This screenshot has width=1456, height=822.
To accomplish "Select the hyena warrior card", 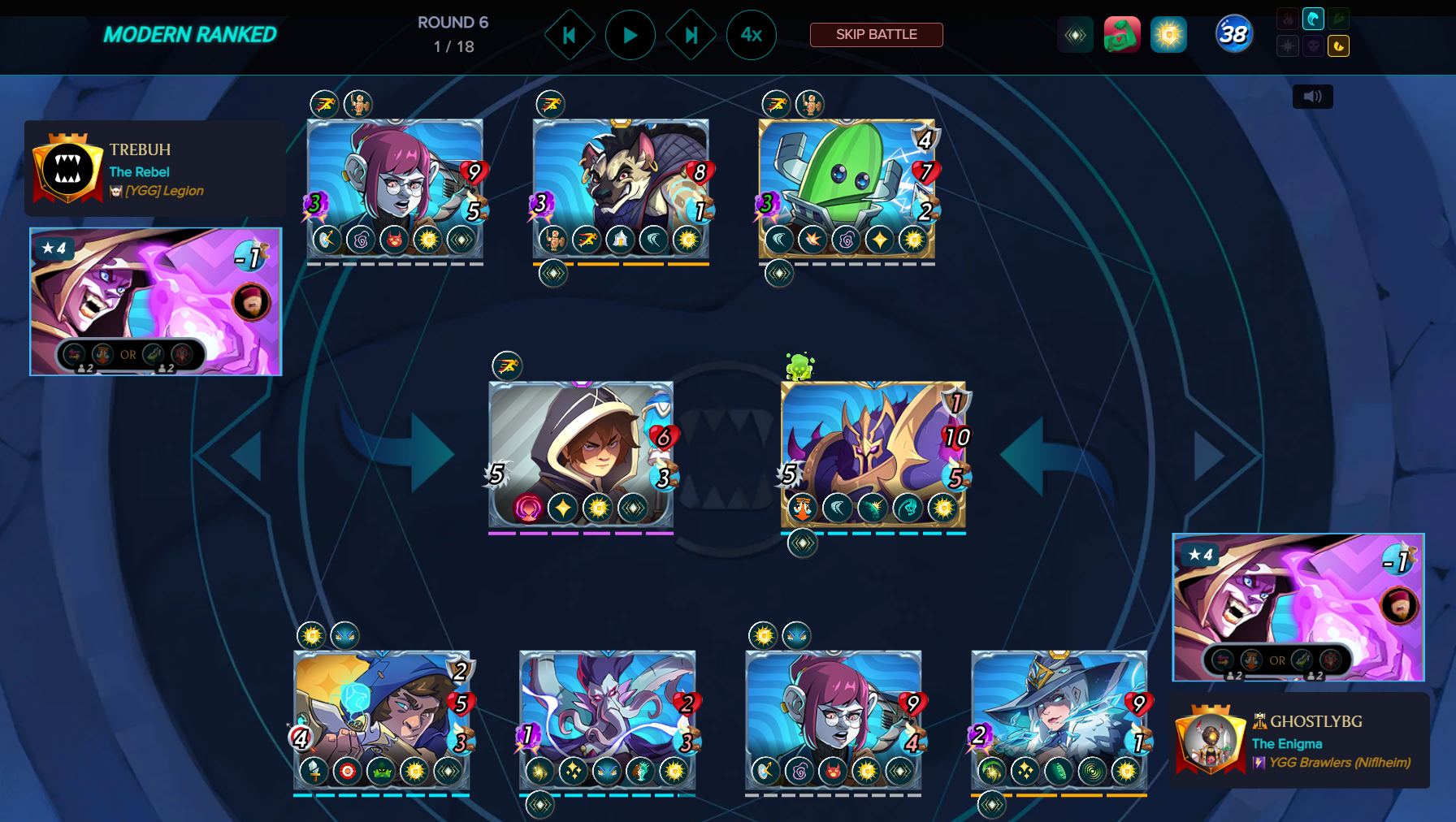I will click(x=620, y=188).
